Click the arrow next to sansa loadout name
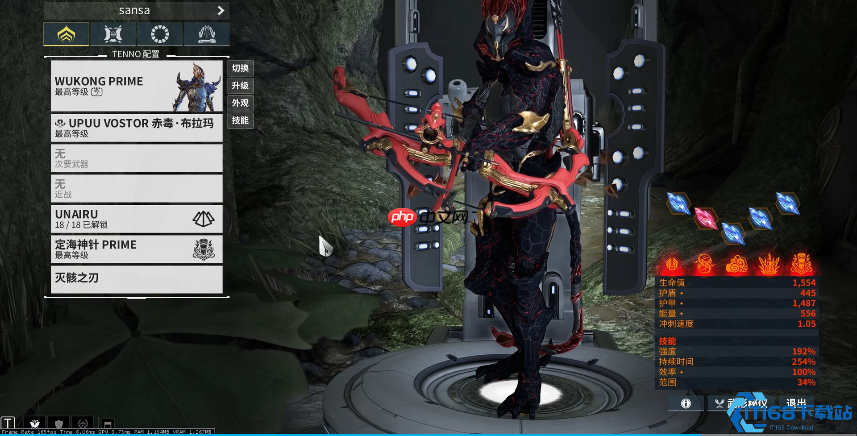 (x=221, y=10)
